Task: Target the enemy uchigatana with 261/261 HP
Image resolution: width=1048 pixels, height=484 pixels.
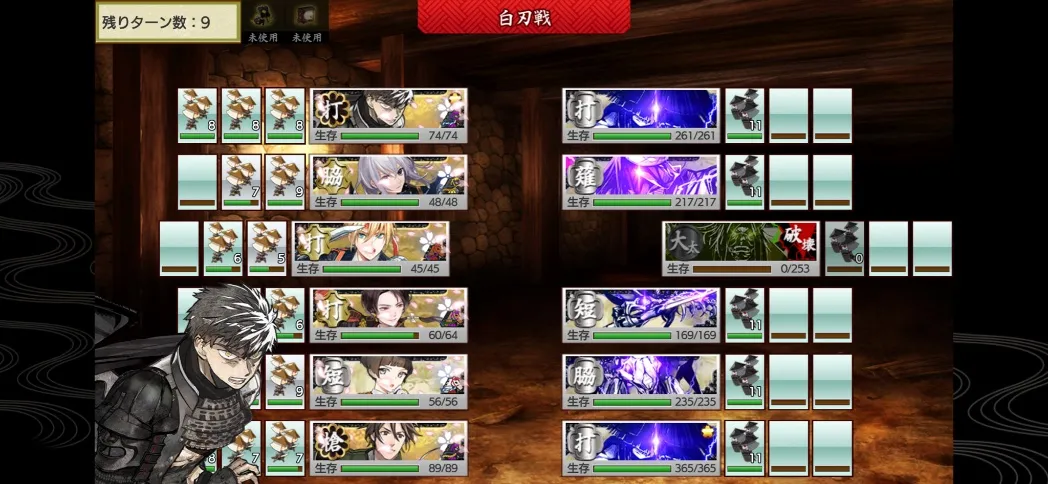Action: click(640, 116)
